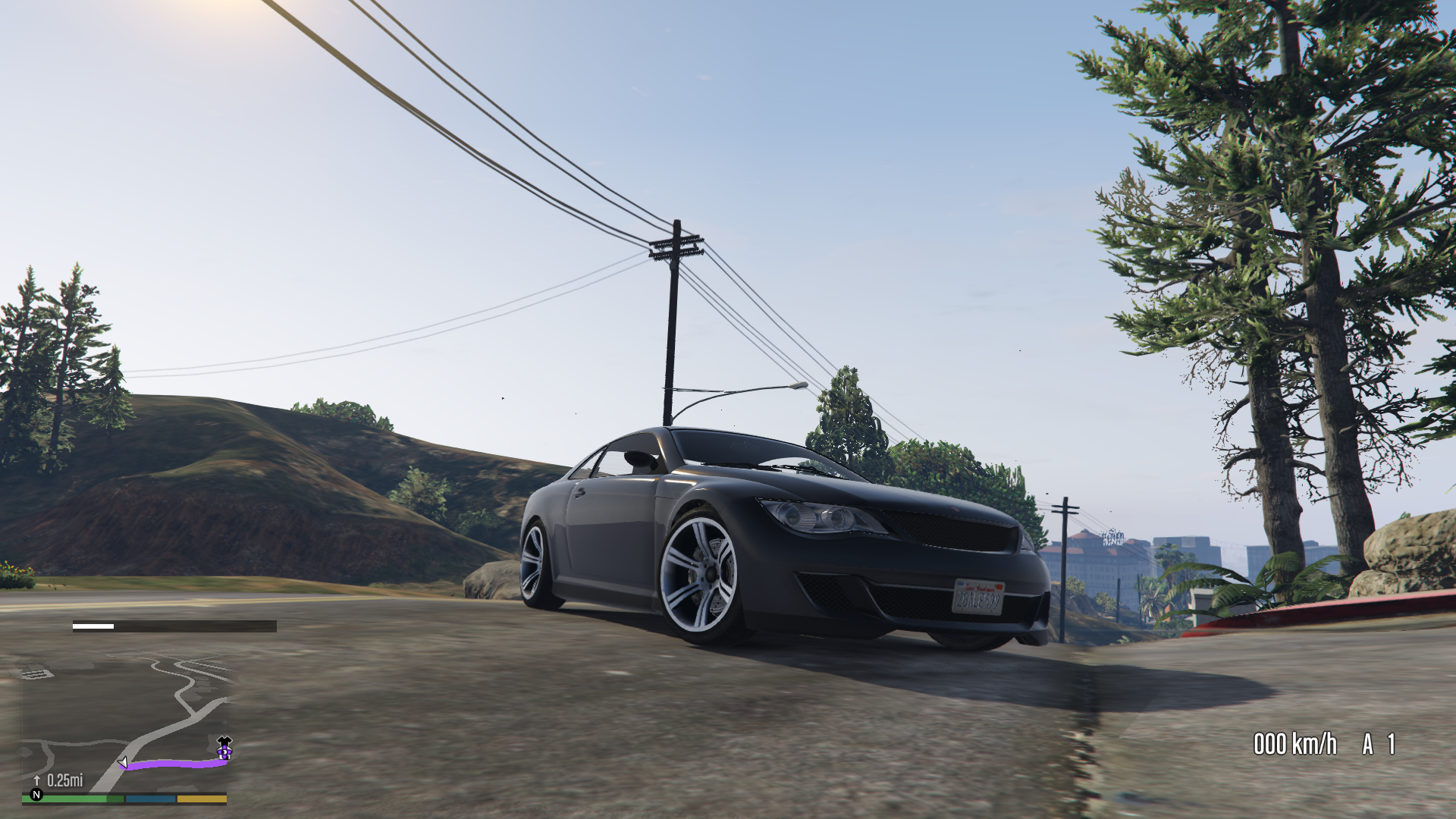Click the blue armor bar segment

[x=149, y=799]
